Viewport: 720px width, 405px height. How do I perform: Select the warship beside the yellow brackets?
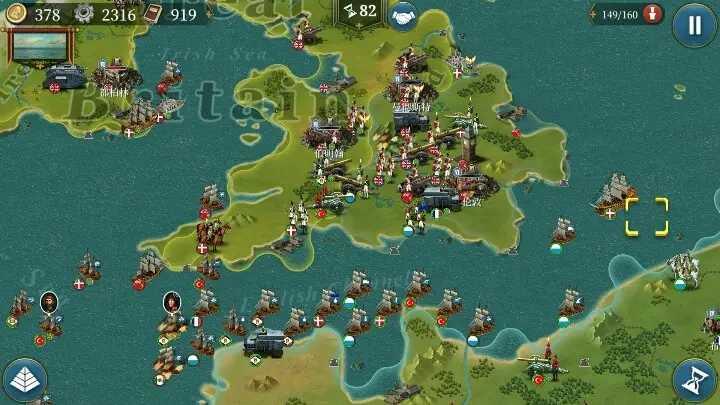tap(612, 194)
